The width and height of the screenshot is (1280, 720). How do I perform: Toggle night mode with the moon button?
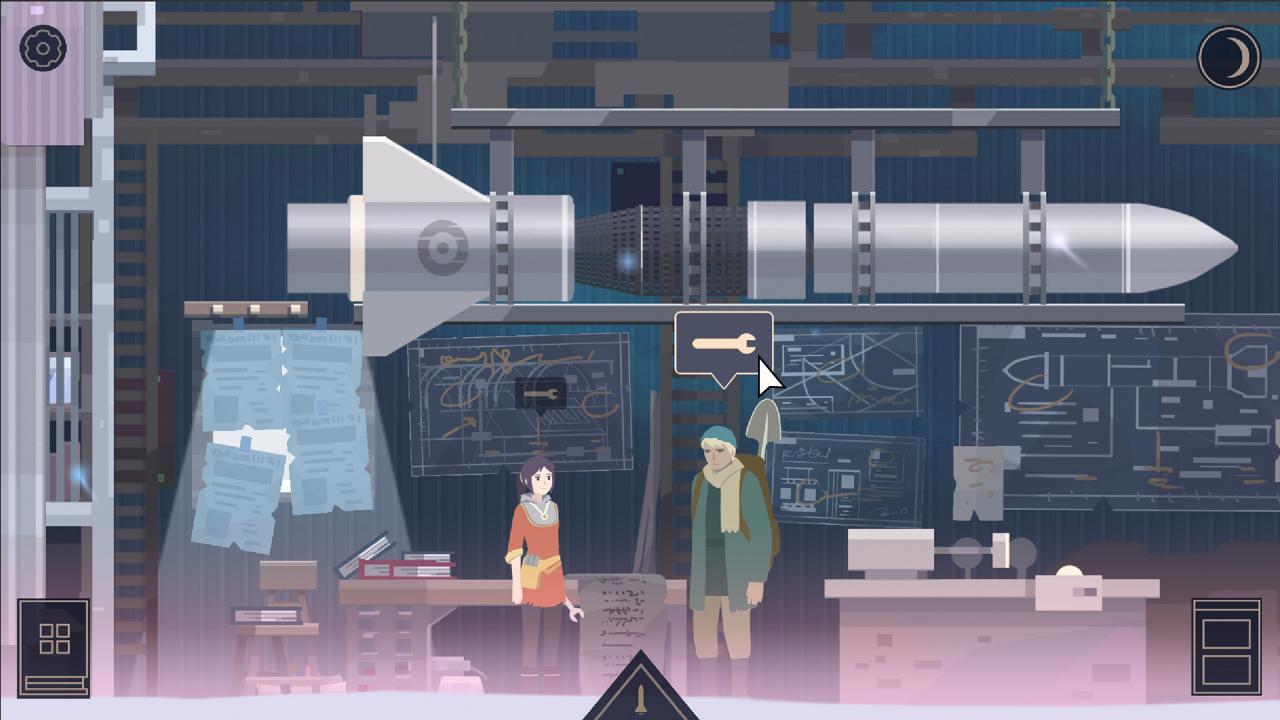point(1228,57)
